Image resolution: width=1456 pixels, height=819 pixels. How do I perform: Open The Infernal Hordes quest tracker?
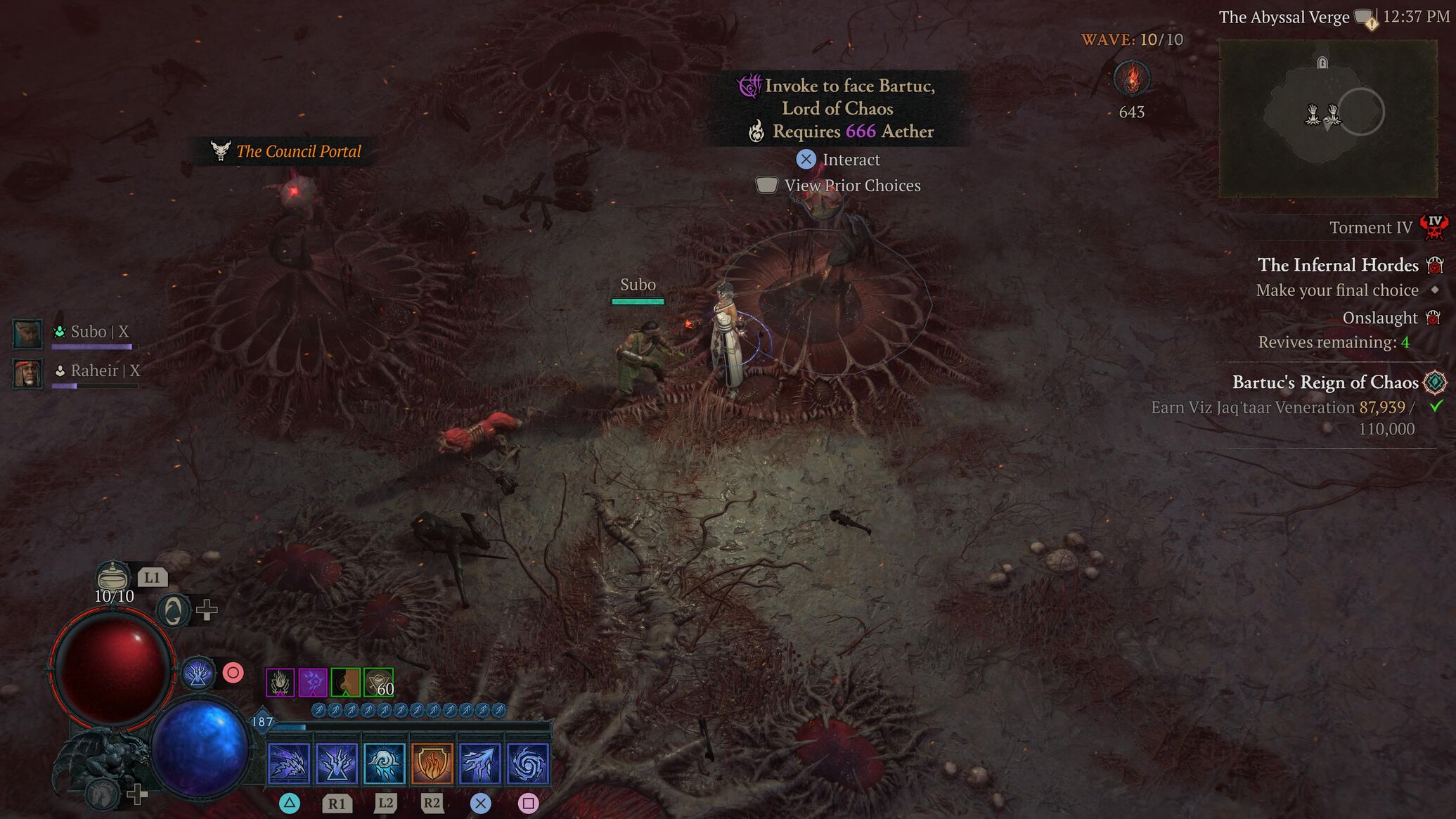(1337, 265)
